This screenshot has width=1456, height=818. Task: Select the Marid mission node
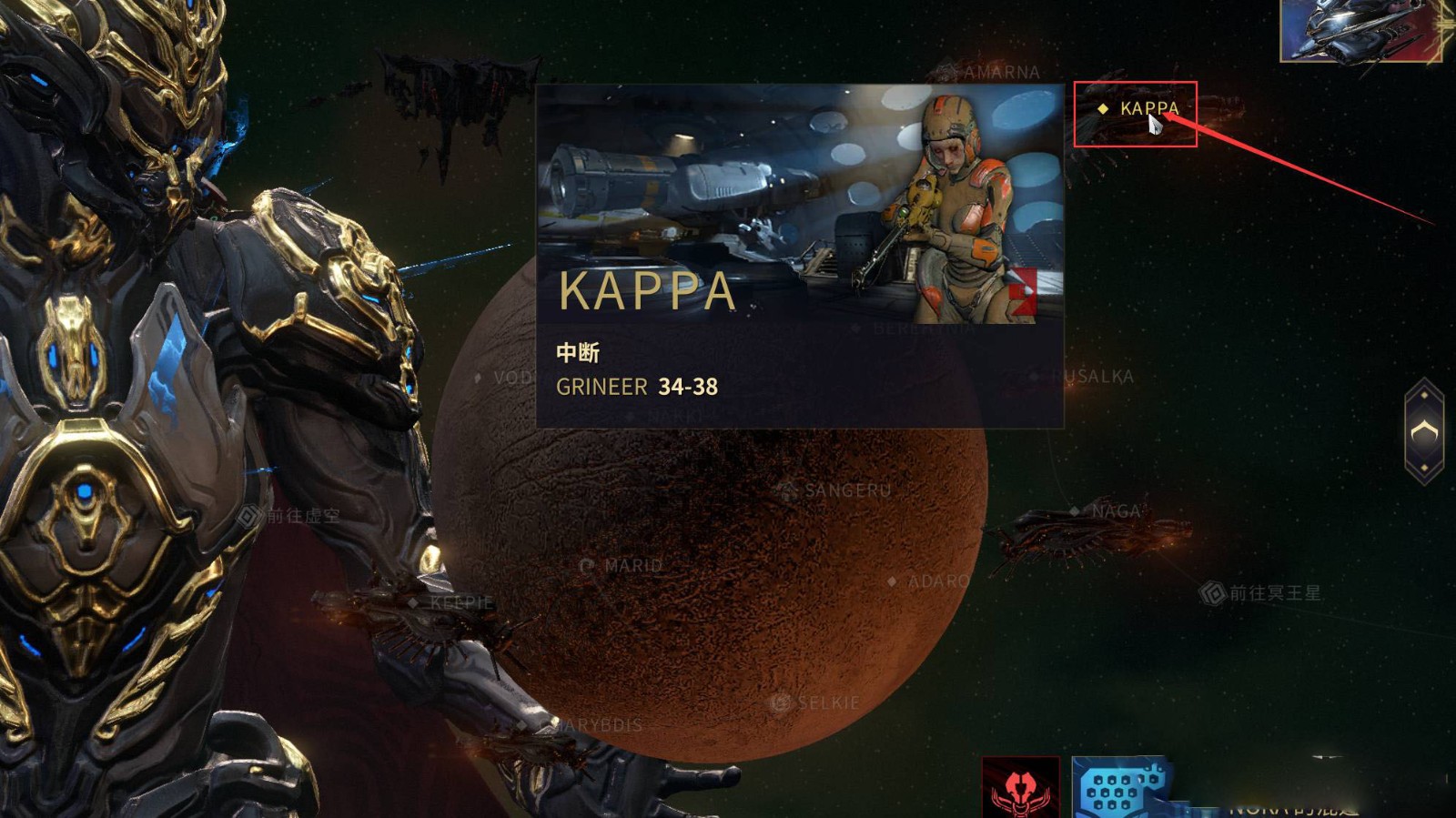tap(632, 566)
